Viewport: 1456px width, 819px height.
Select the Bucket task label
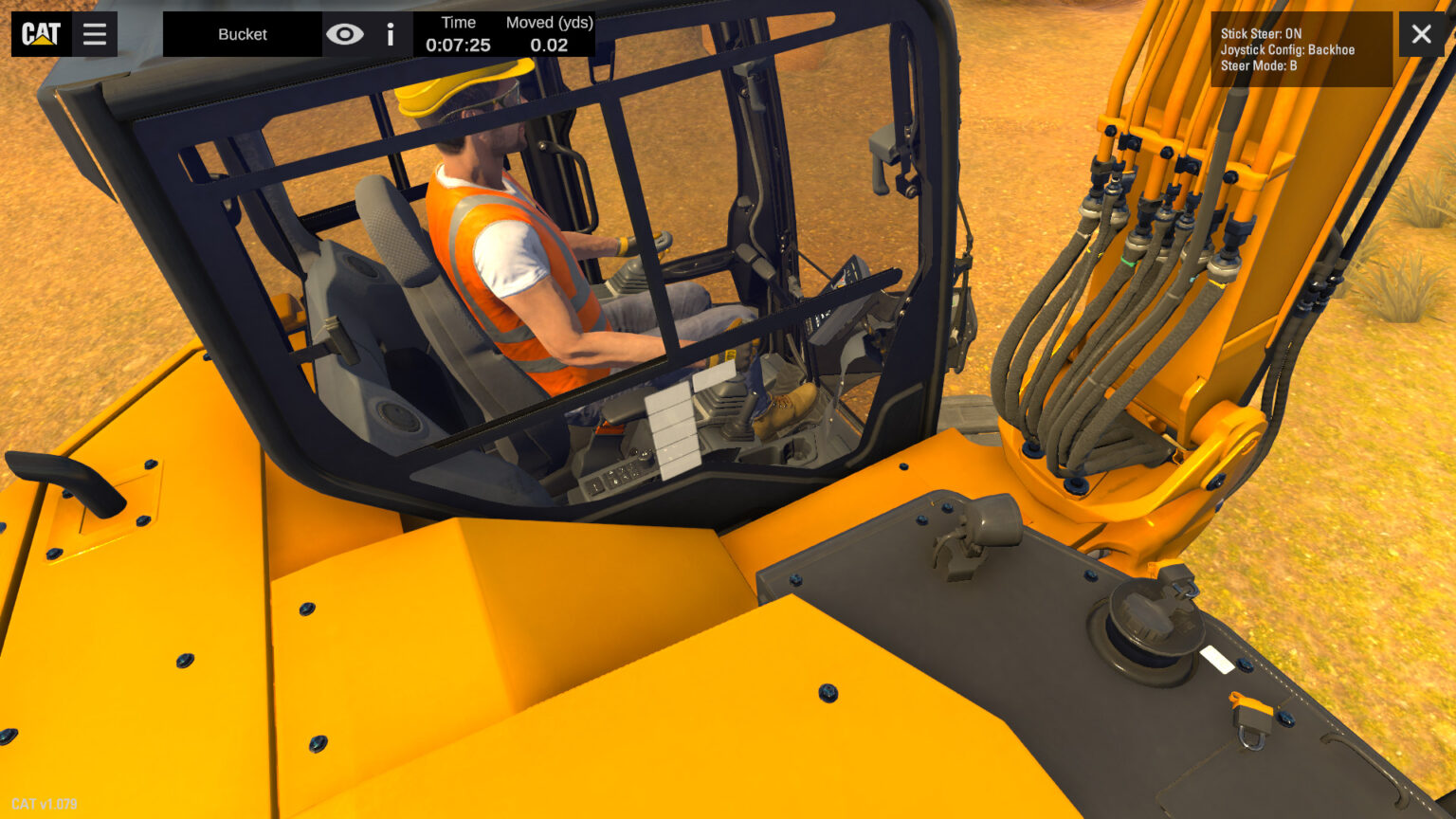click(242, 34)
